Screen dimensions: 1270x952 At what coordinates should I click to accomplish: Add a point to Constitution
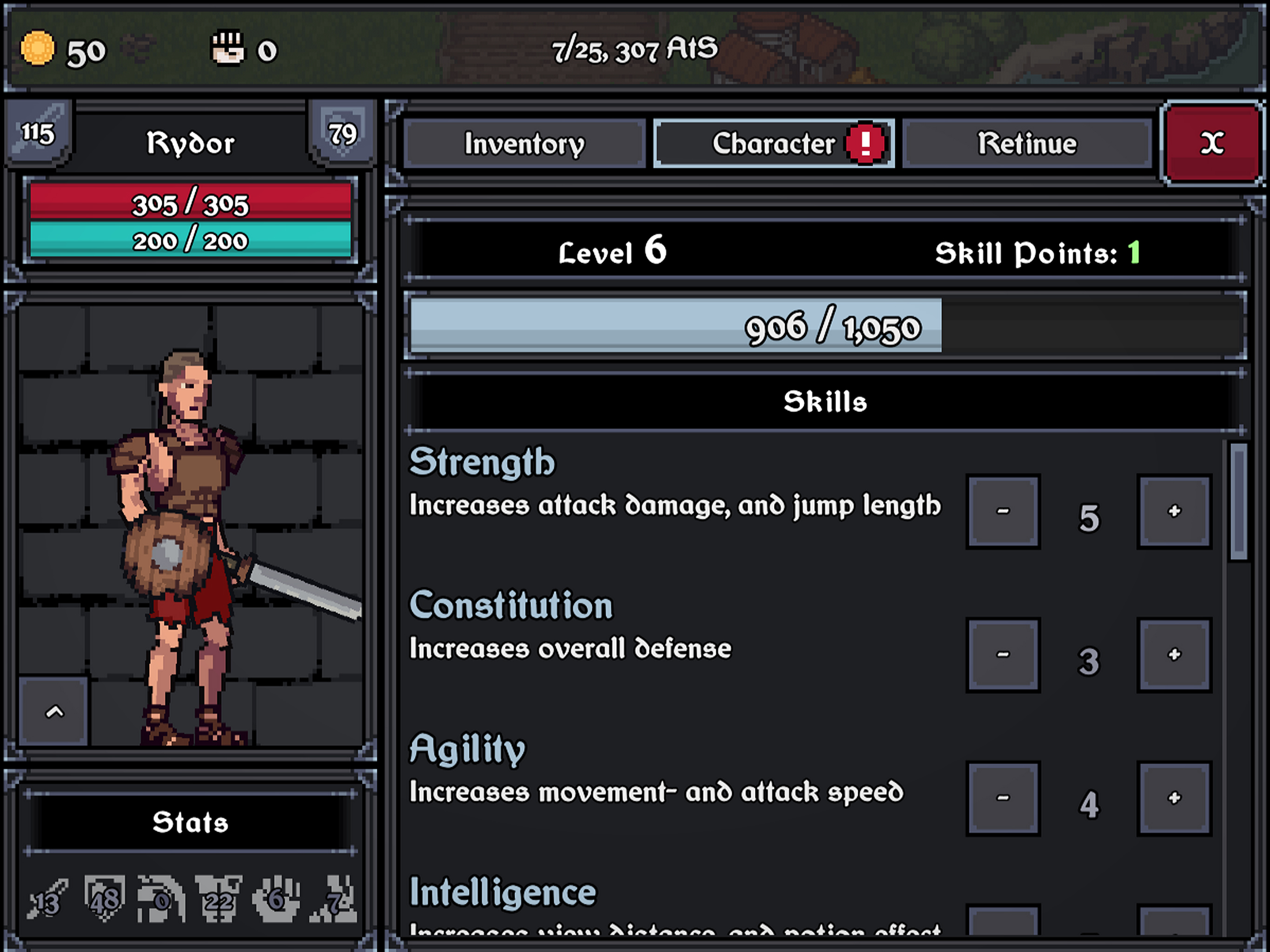[1174, 654]
